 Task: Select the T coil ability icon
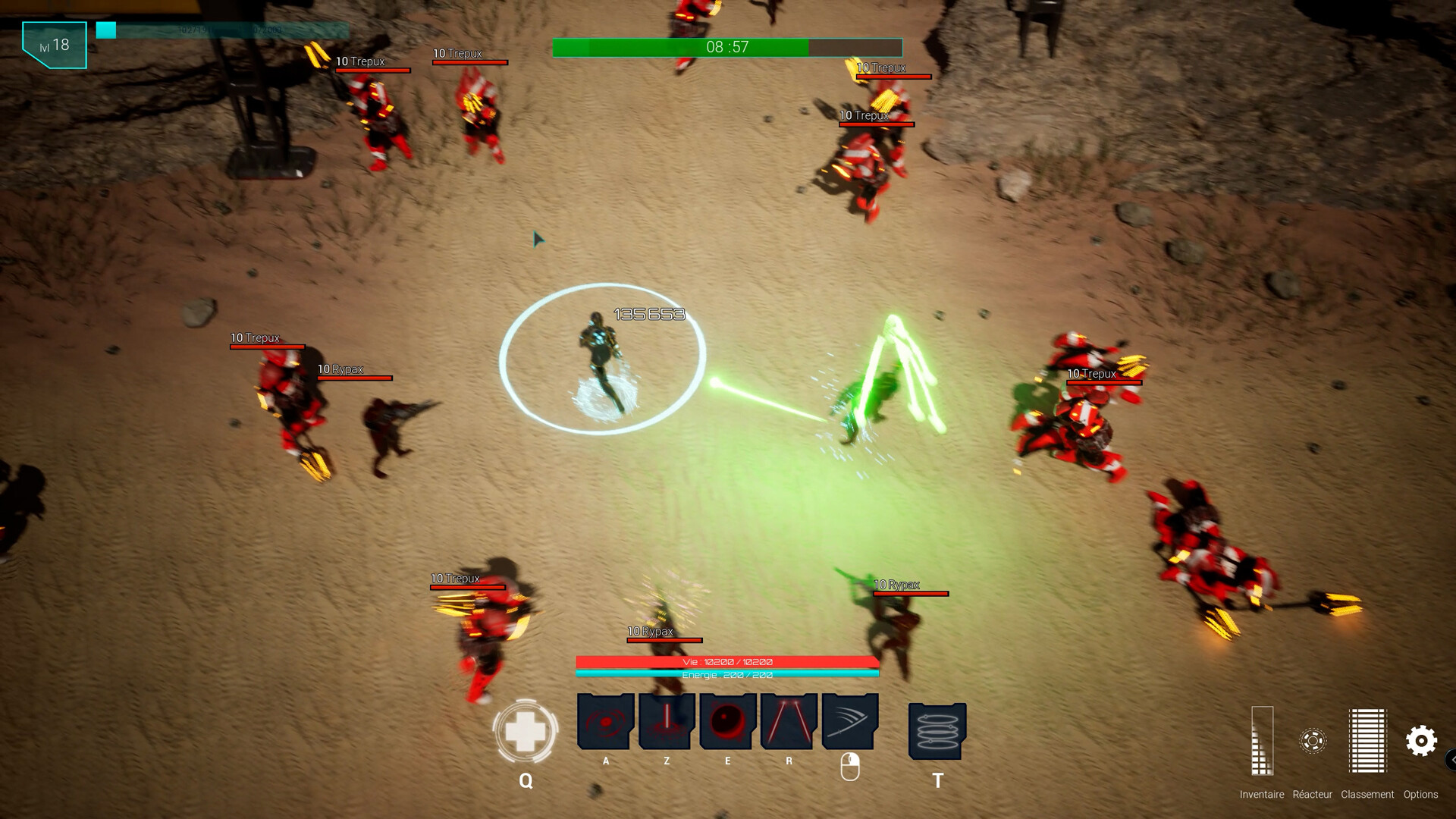(937, 732)
